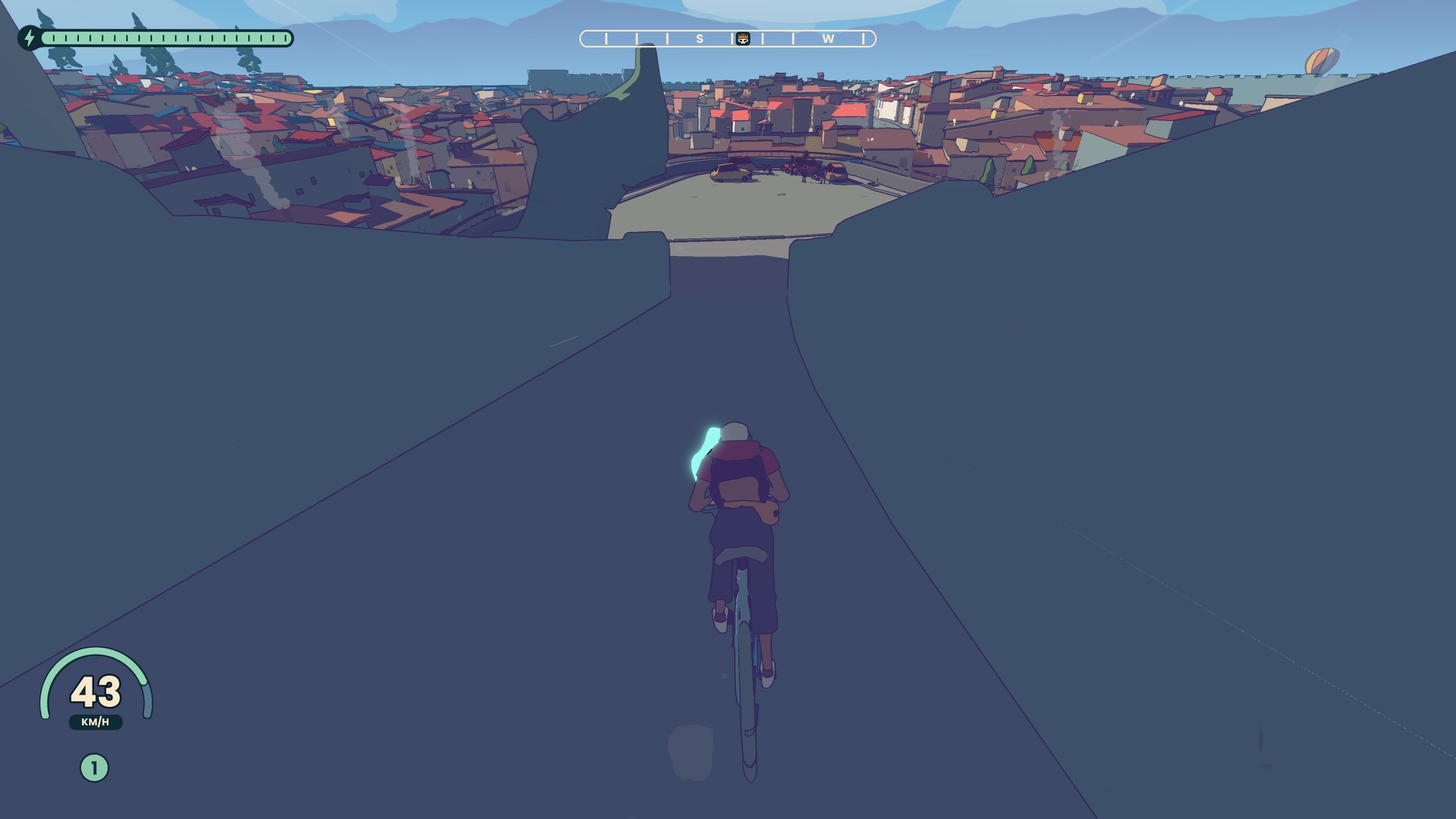Click the leftmost tick of the compass strip

point(607,38)
